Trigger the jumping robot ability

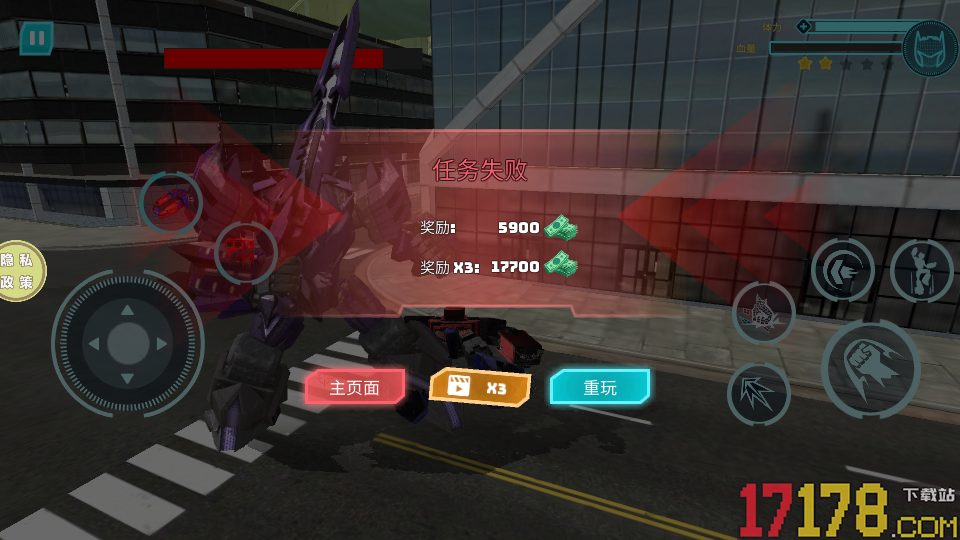click(920, 270)
